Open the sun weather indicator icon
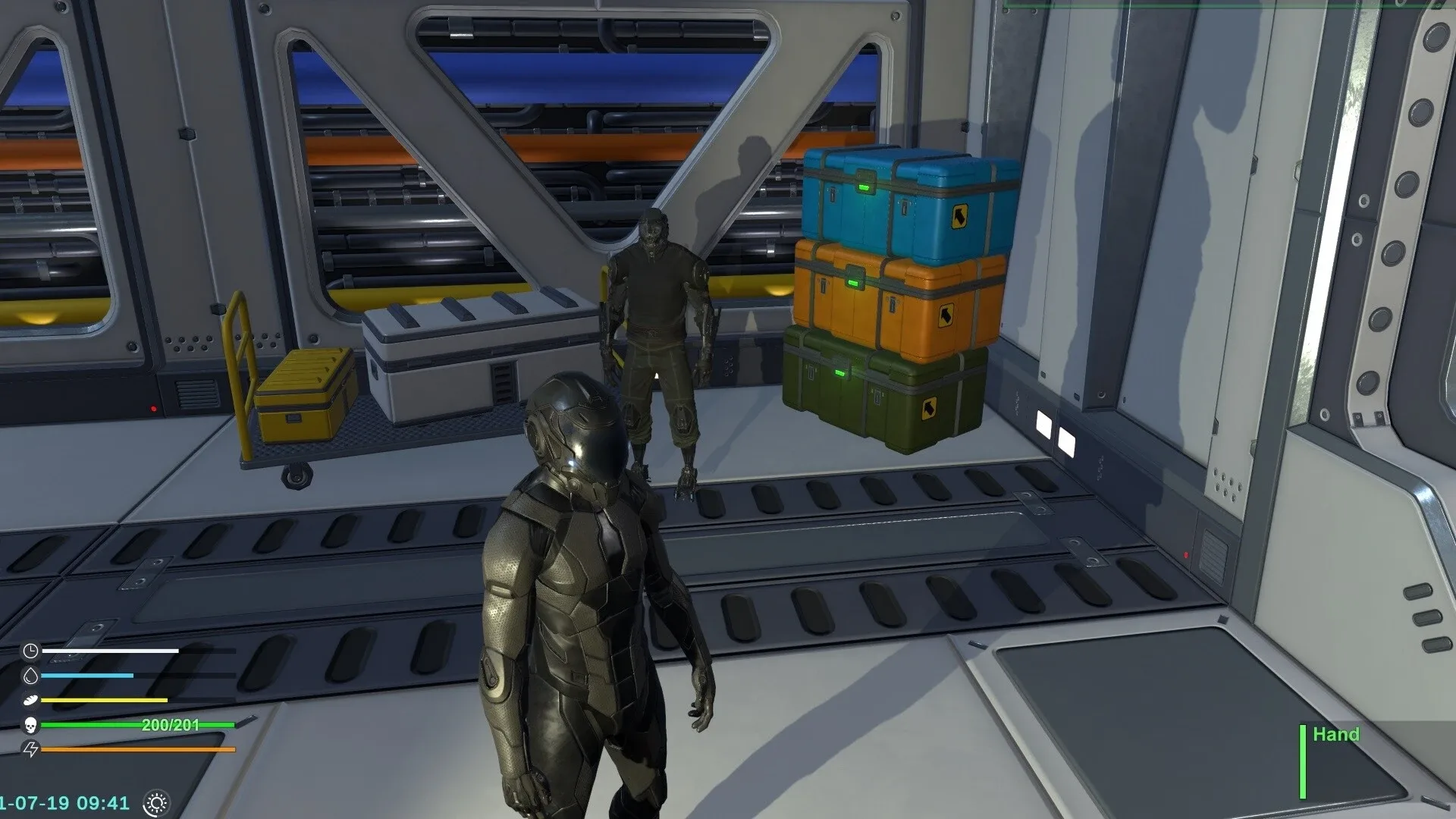 (x=157, y=804)
